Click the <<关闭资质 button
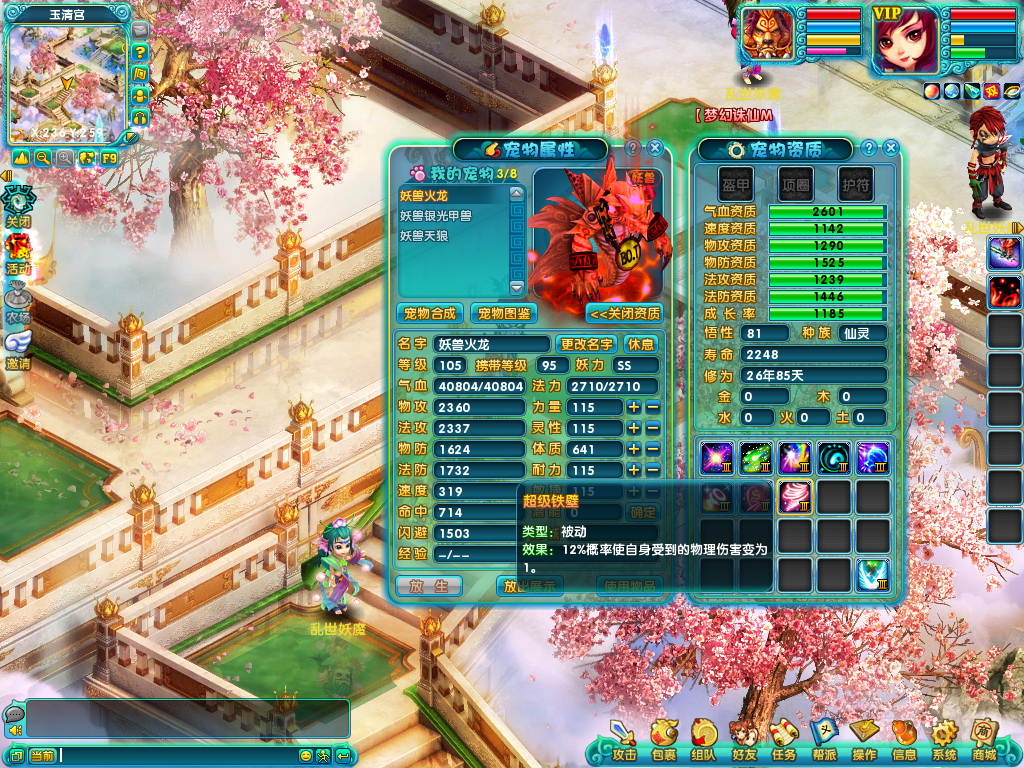 coord(625,313)
